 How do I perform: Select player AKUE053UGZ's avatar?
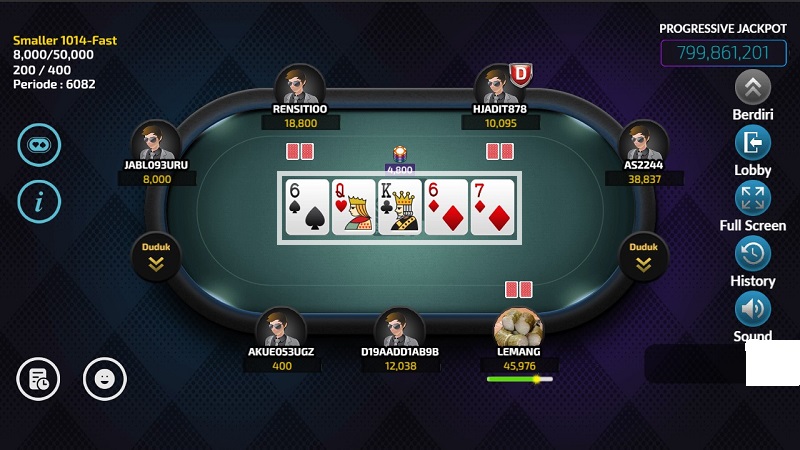click(x=281, y=329)
